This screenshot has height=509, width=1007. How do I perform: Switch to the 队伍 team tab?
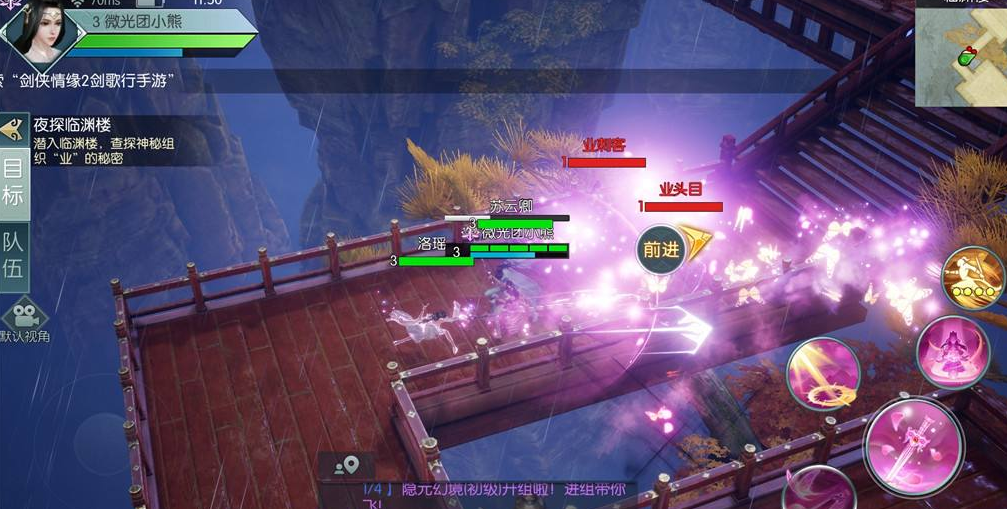[x=13, y=254]
